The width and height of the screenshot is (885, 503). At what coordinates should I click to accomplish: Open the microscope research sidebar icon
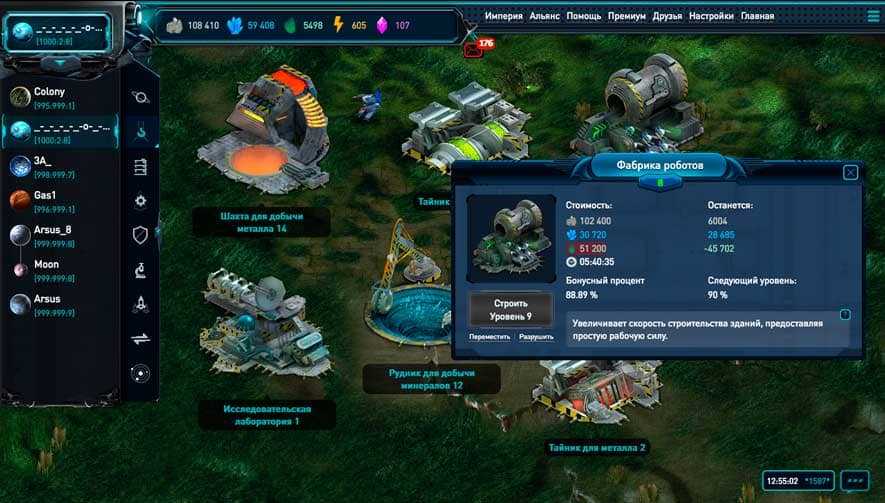click(x=141, y=269)
